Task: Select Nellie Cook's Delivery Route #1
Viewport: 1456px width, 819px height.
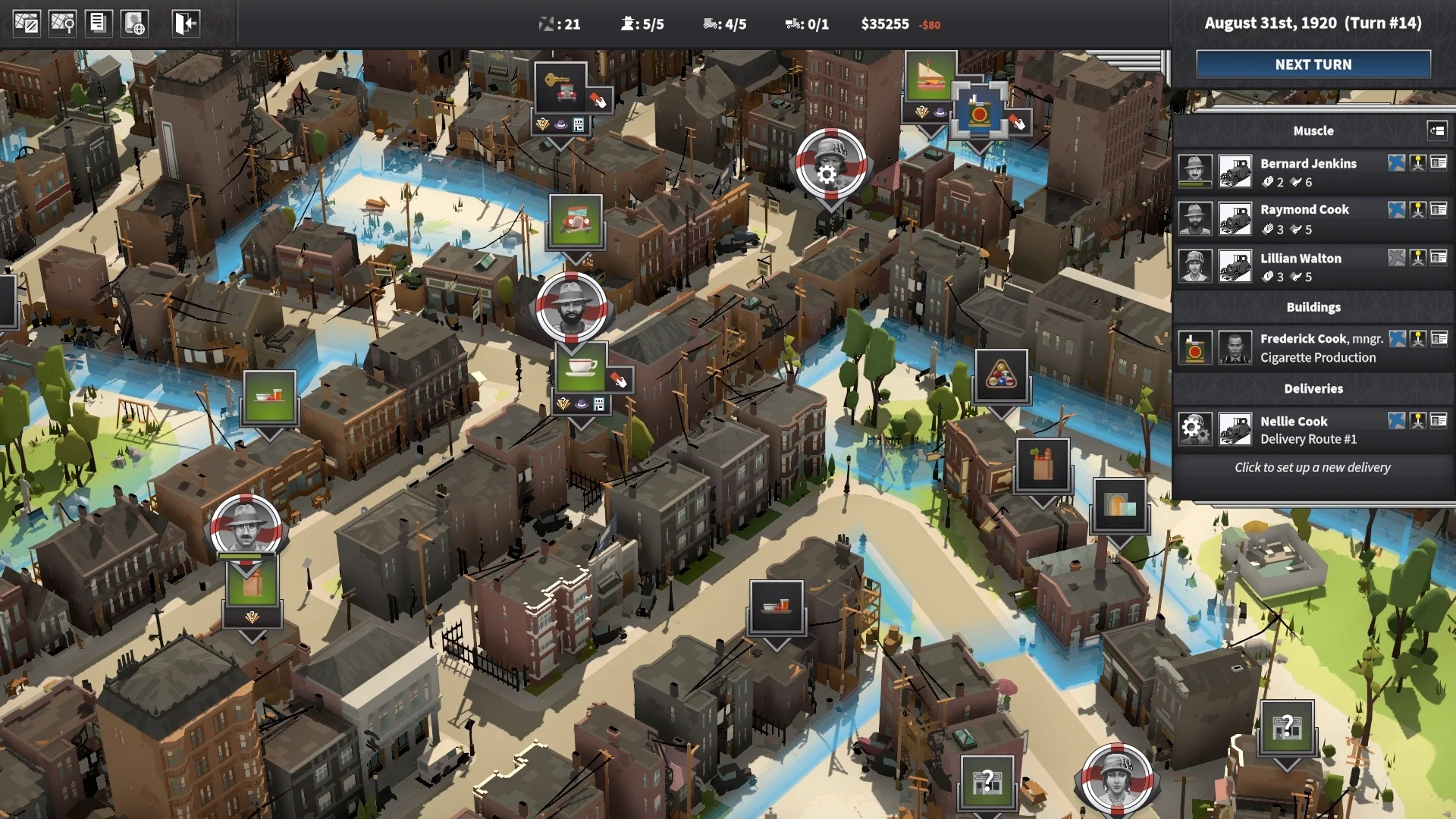Action: pos(1308,430)
